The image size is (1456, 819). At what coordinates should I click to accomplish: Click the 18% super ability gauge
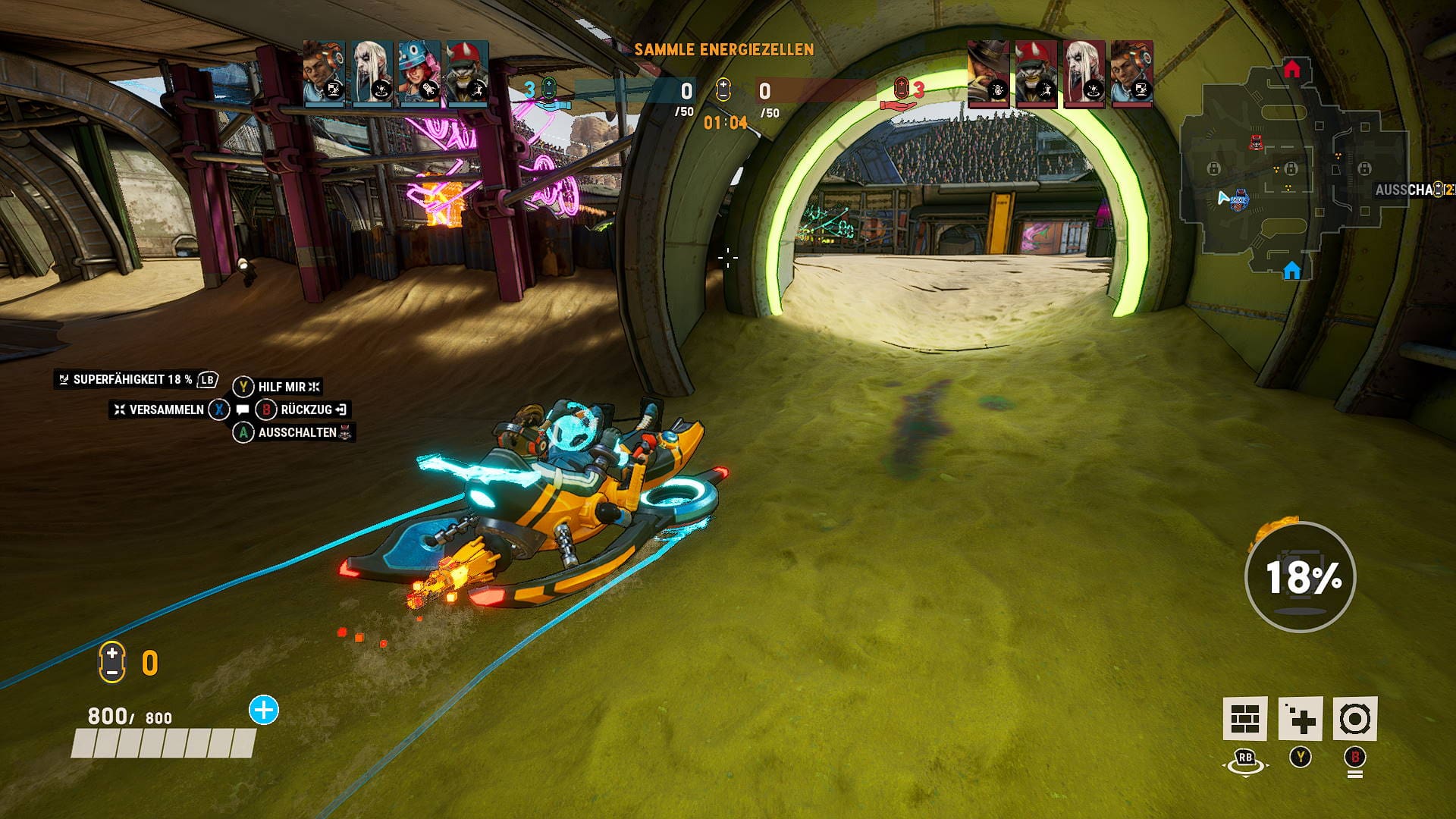pyautogui.click(x=1300, y=577)
